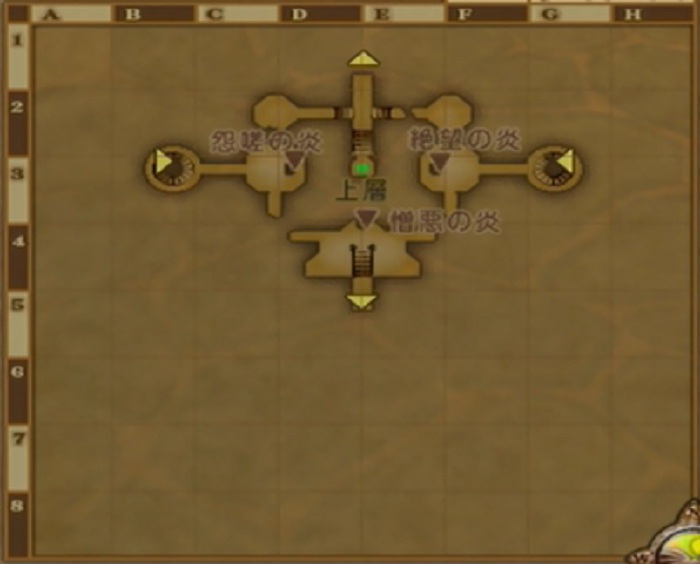The width and height of the screenshot is (700, 564).
Task: Select the 絶望の炎 map marker
Action: click(437, 161)
